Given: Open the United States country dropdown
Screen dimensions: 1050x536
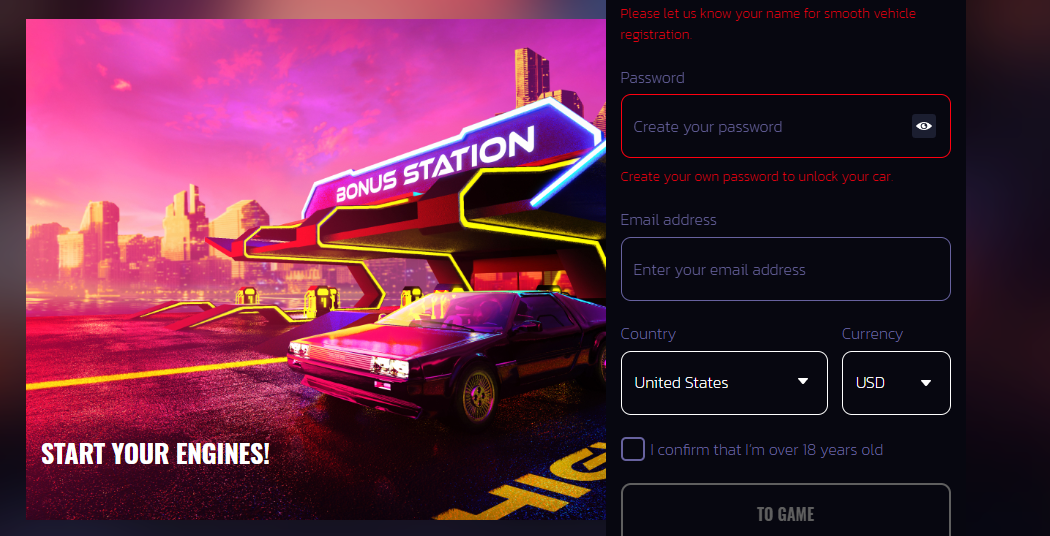Looking at the screenshot, I should [724, 383].
